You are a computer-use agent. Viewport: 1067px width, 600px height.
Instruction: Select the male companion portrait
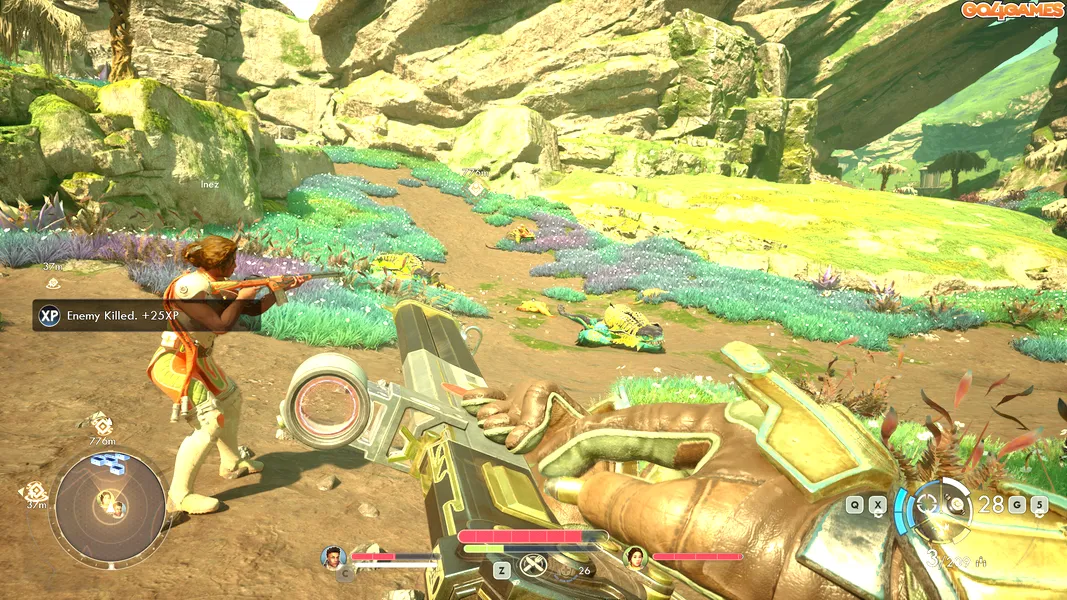(333, 556)
